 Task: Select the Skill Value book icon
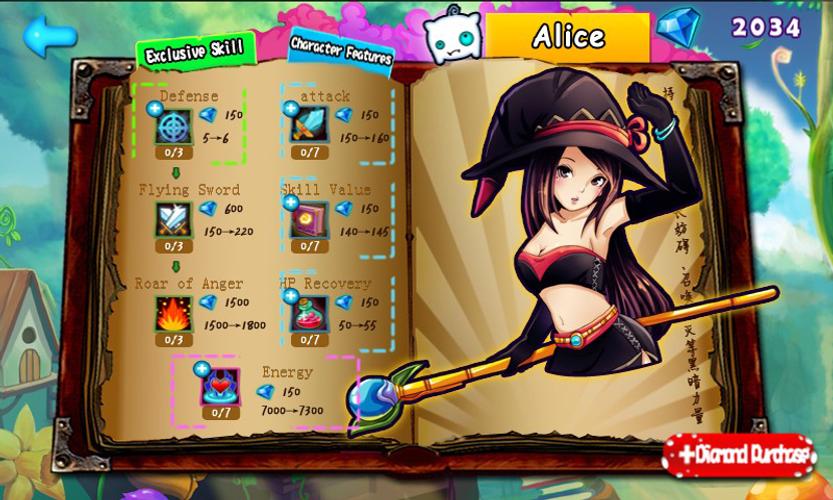[309, 219]
